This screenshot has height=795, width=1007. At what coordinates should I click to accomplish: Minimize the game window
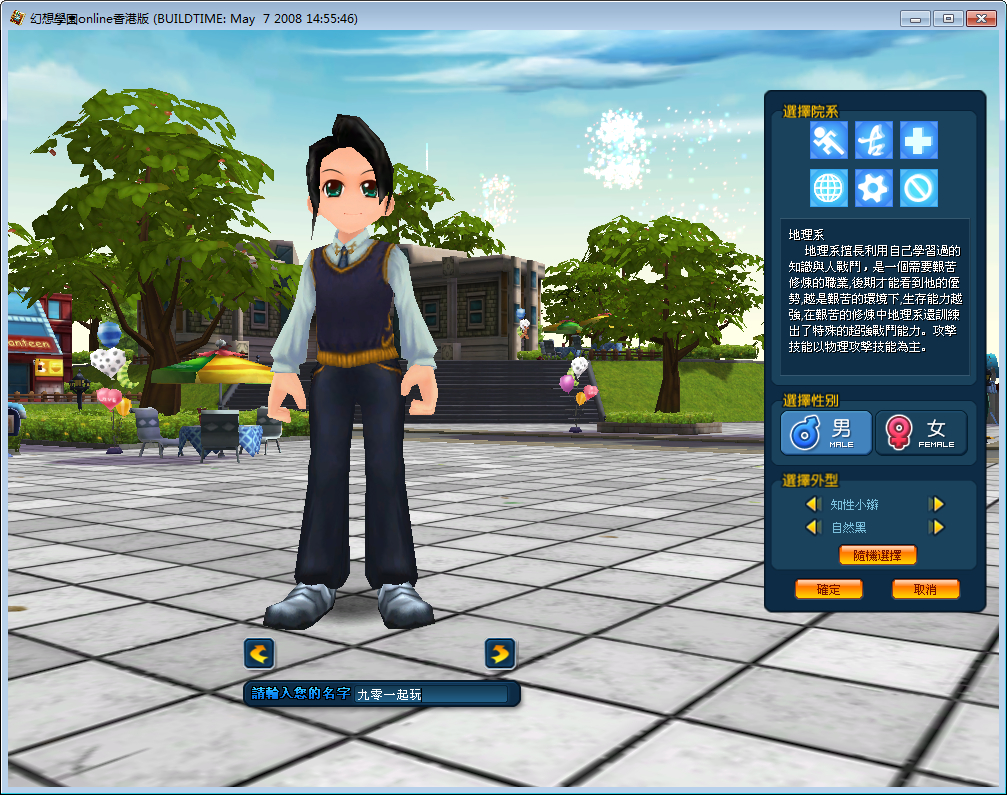916,18
